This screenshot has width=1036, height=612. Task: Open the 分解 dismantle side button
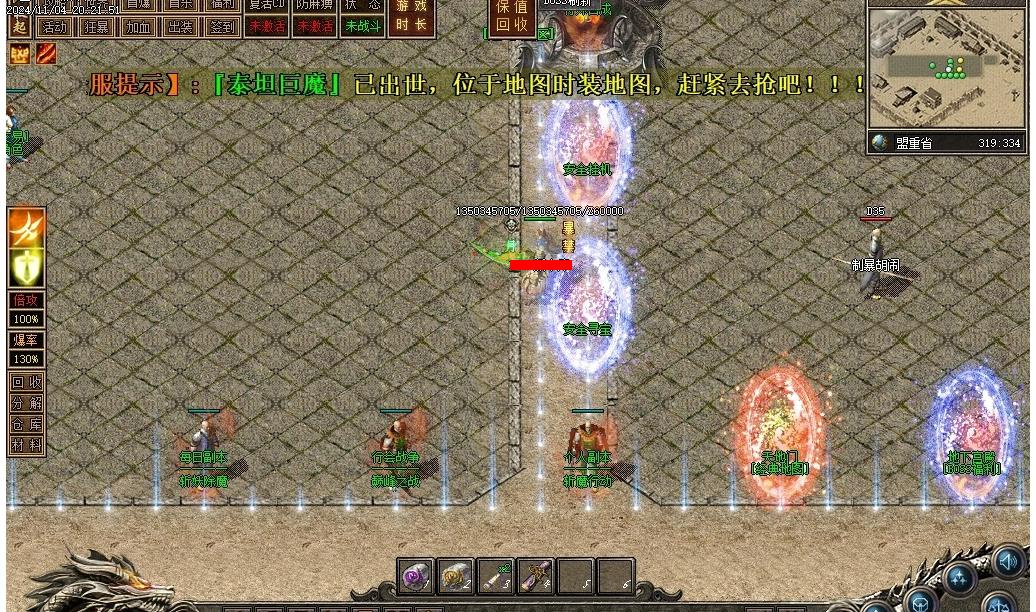(27, 403)
